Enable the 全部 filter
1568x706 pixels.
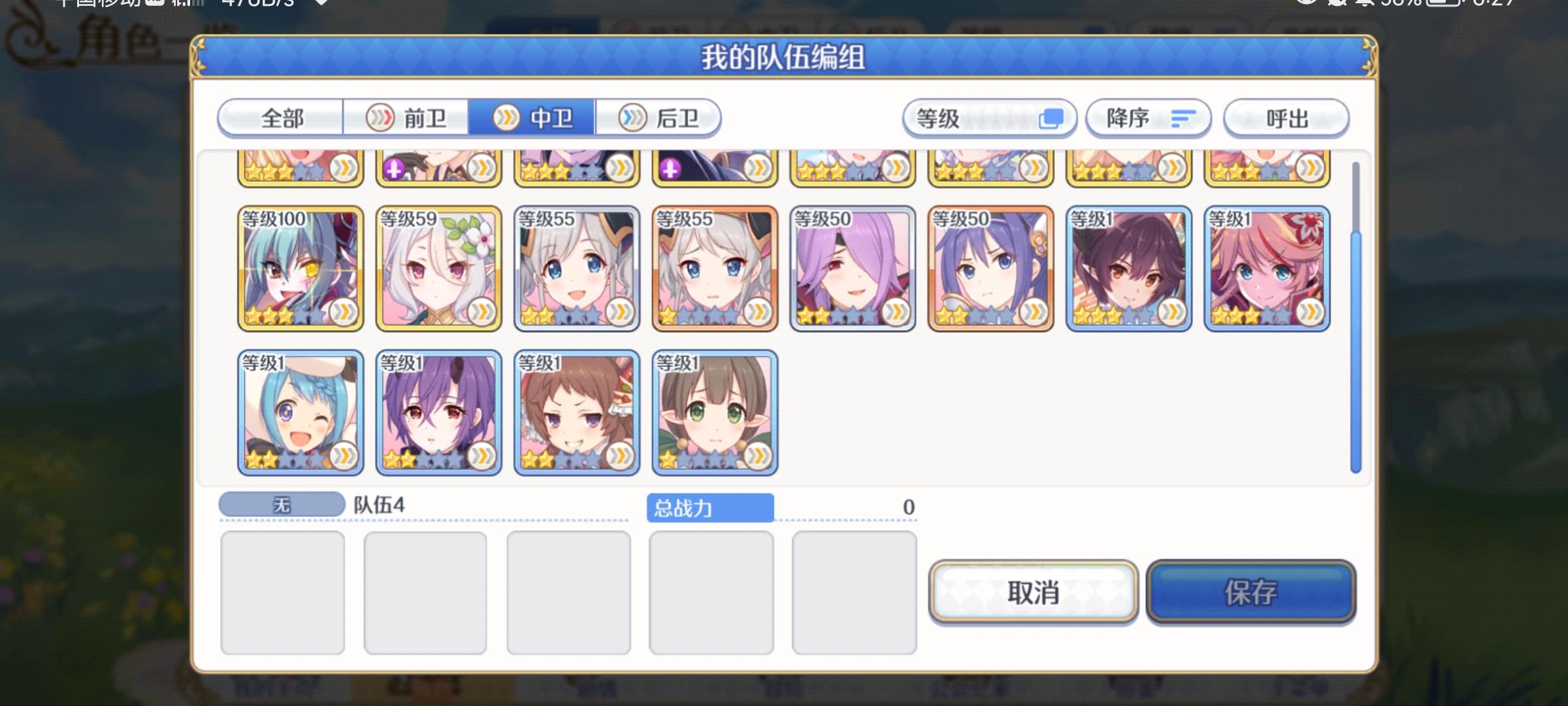tap(281, 118)
